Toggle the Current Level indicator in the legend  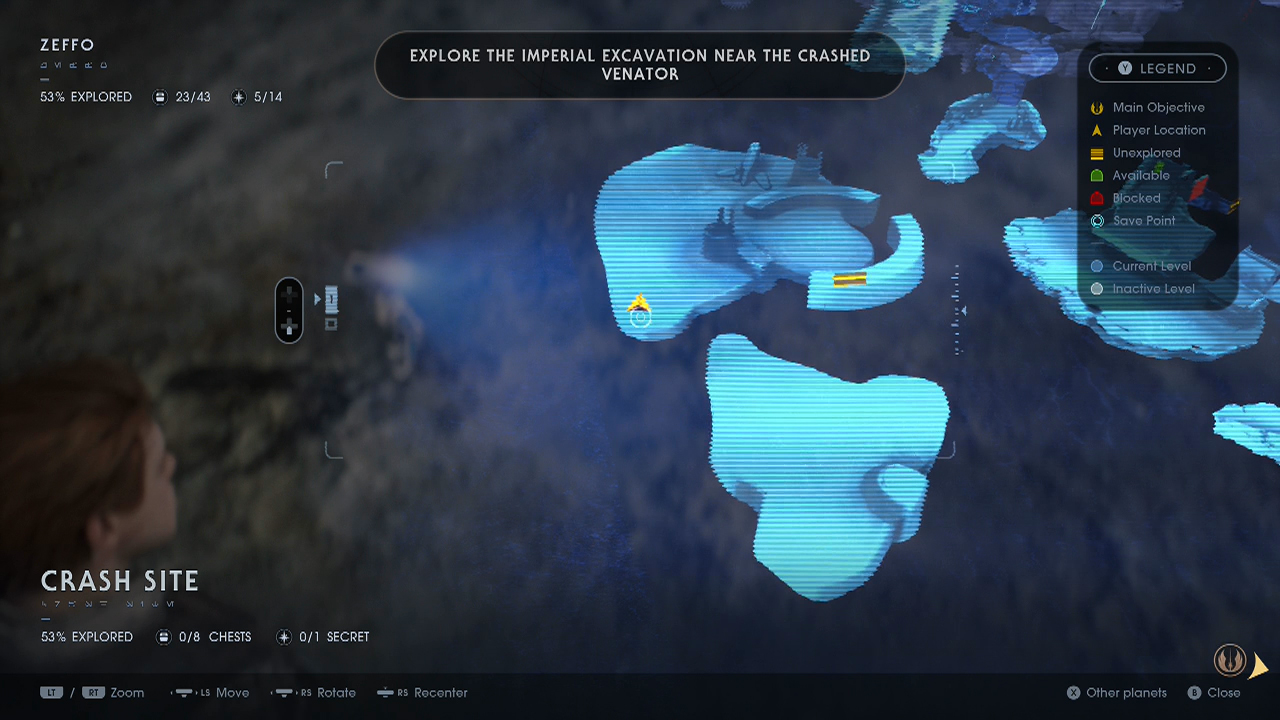pyautogui.click(x=1097, y=266)
